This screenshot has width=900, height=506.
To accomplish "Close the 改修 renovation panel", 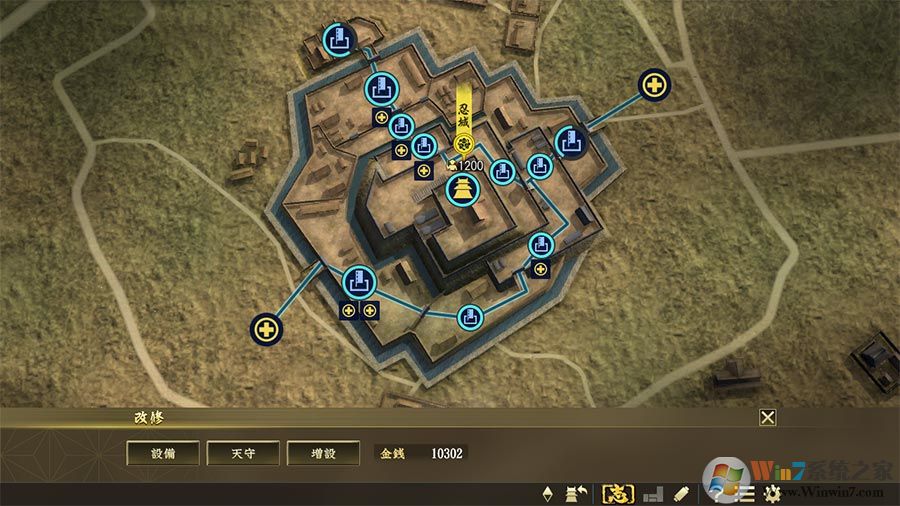I will (767, 418).
